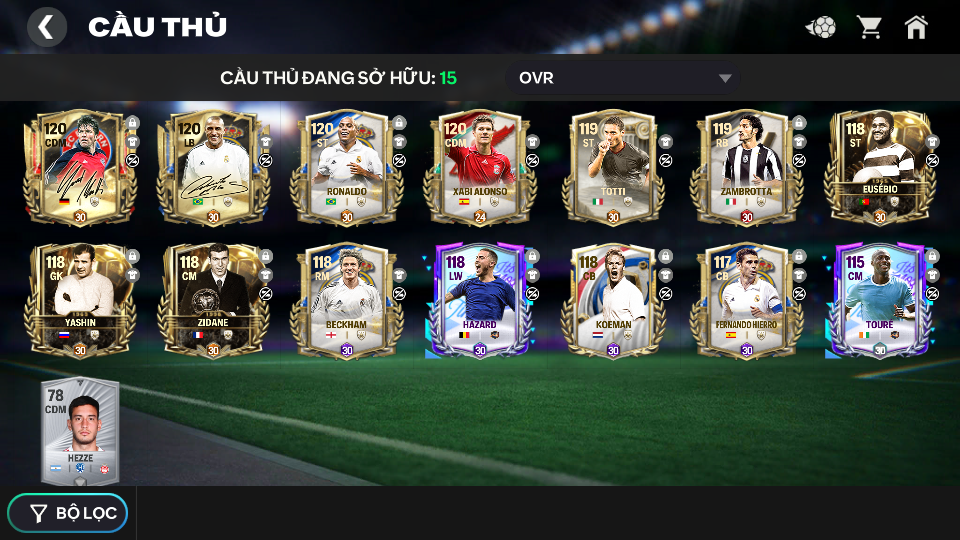The width and height of the screenshot is (960, 540).
Task: Go back using the arrow button
Action: coord(46,27)
